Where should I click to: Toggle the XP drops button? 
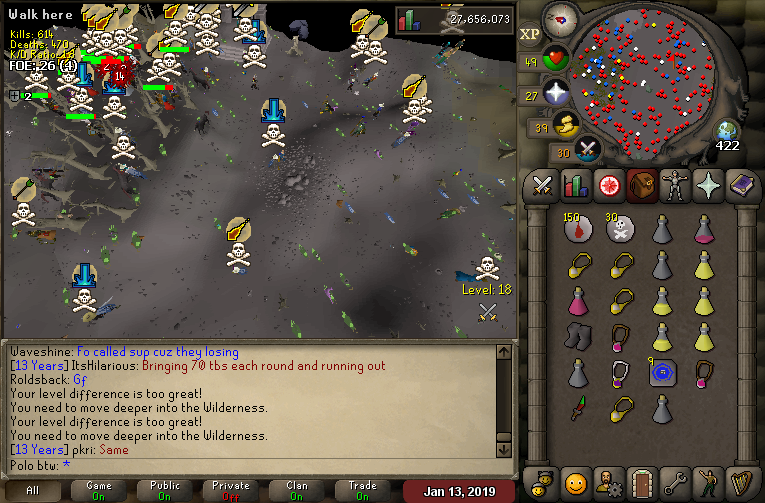530,34
